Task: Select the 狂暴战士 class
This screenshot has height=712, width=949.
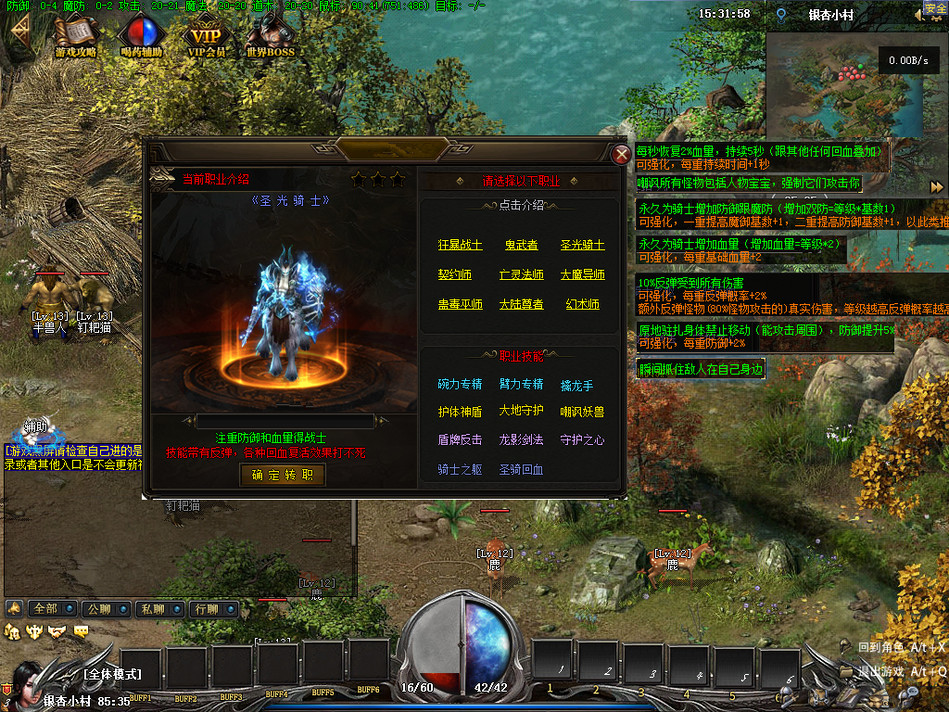Action: click(x=460, y=245)
